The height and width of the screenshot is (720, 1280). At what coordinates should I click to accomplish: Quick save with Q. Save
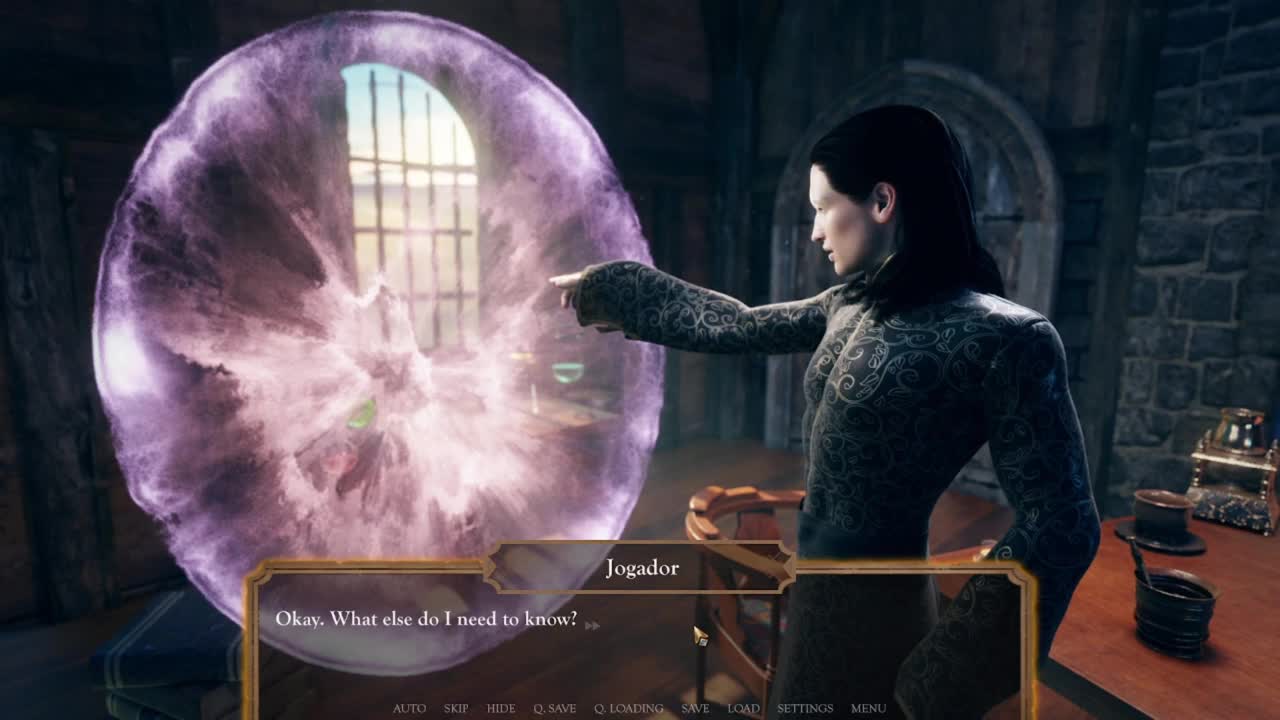[x=554, y=708]
